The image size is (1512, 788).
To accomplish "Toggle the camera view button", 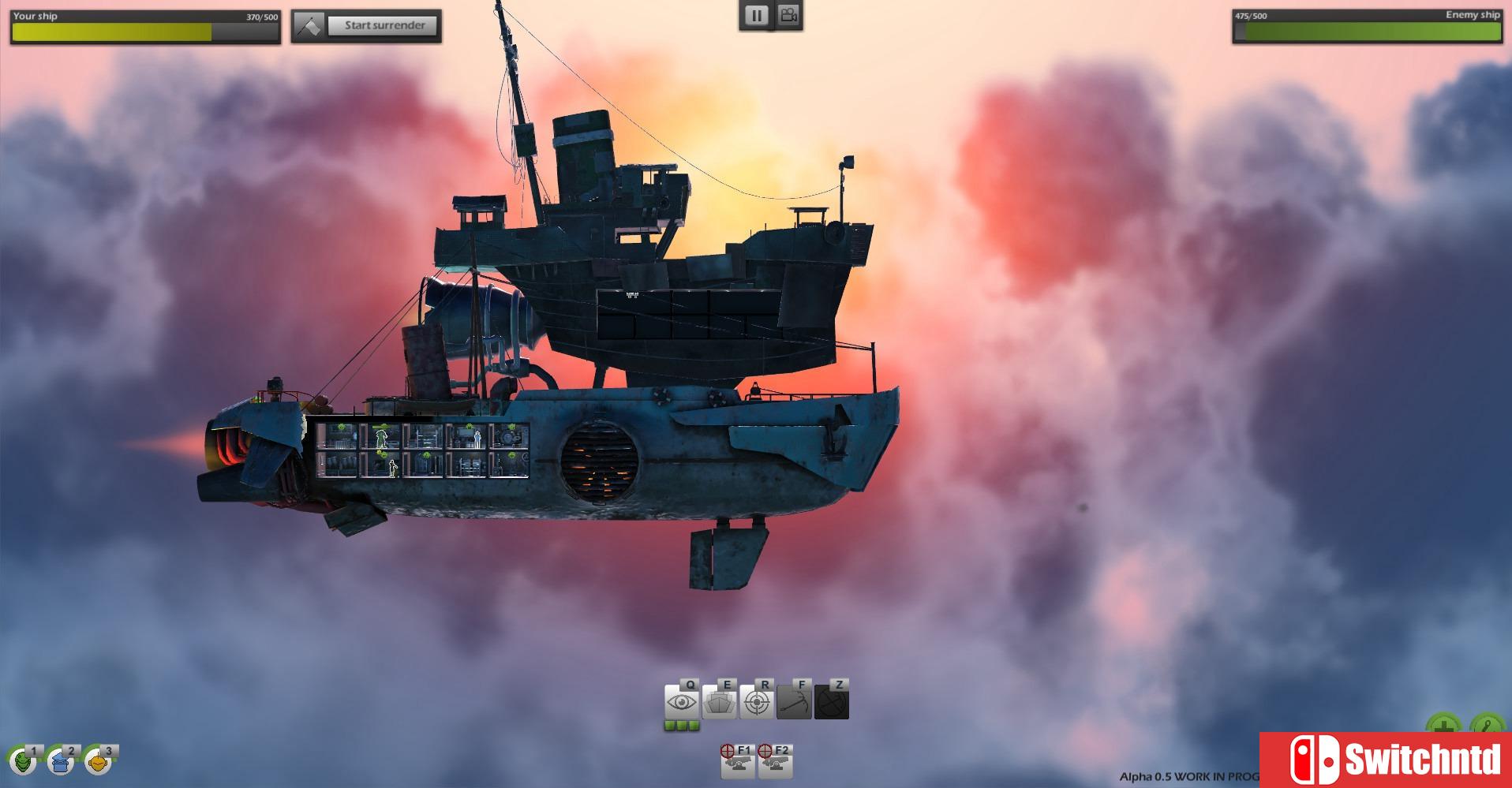I will click(x=787, y=15).
